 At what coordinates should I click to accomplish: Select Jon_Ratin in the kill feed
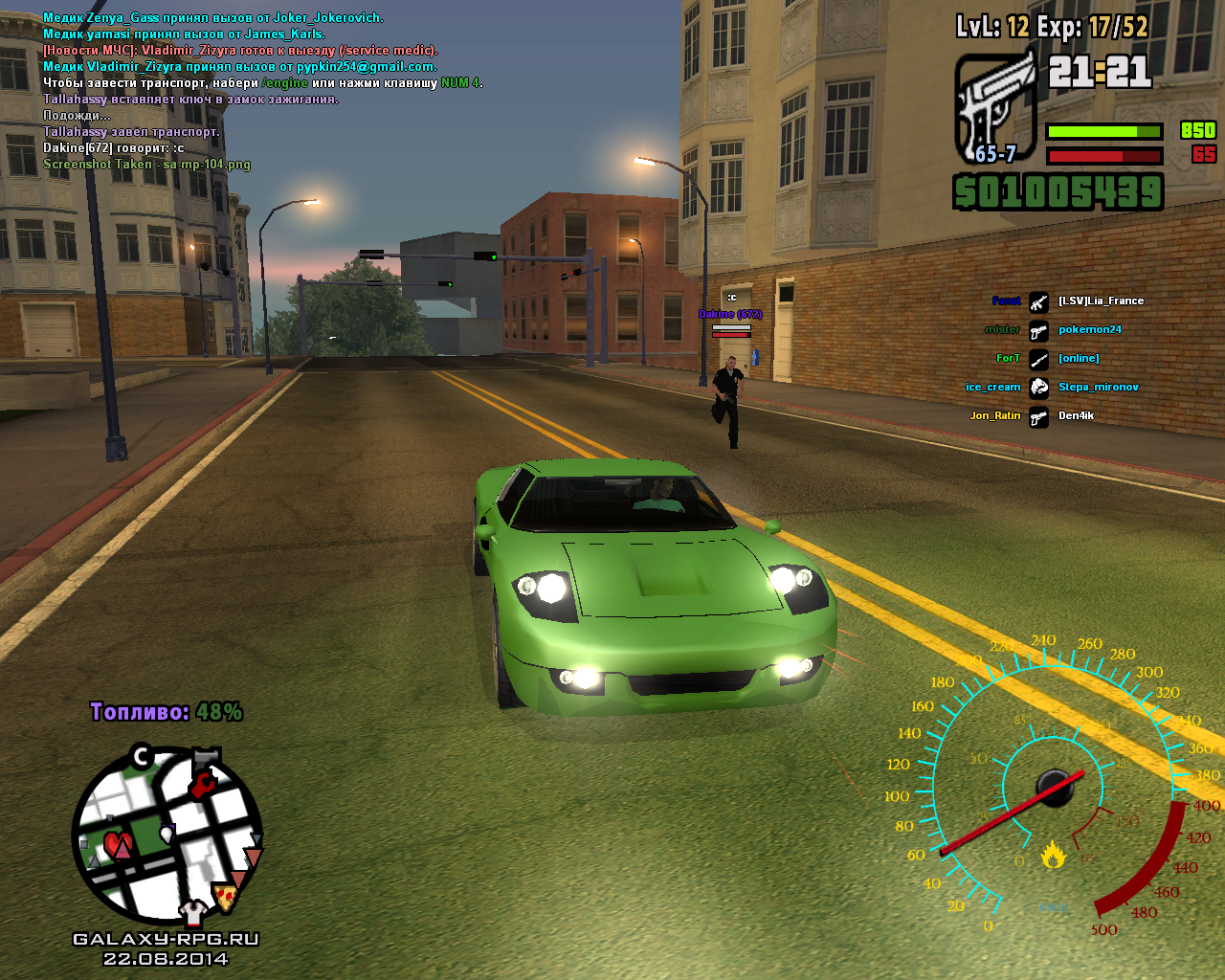tap(995, 416)
